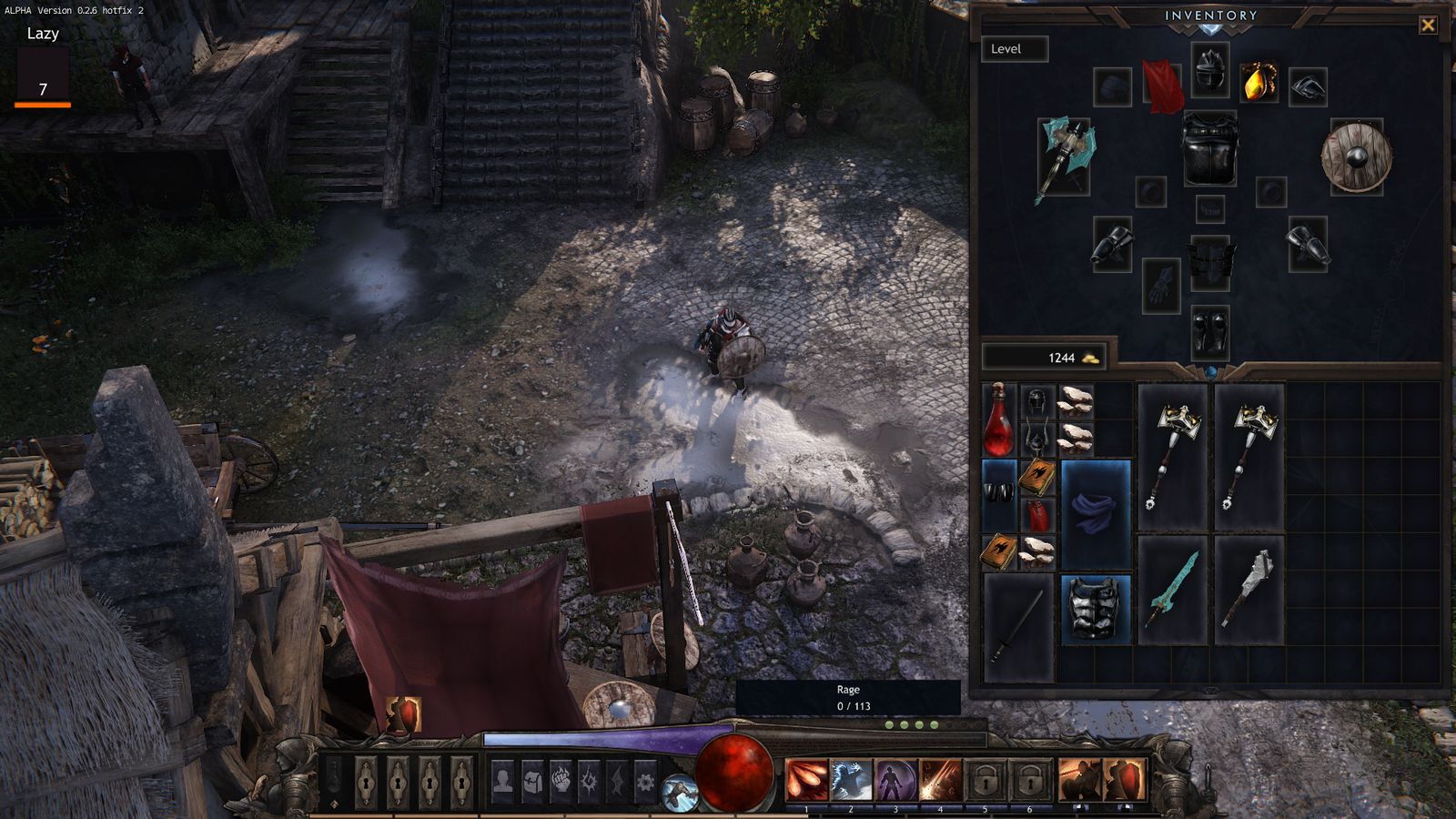Select the black longsword in inventory
The width and height of the screenshot is (1456, 819).
pyautogui.click(x=1018, y=627)
